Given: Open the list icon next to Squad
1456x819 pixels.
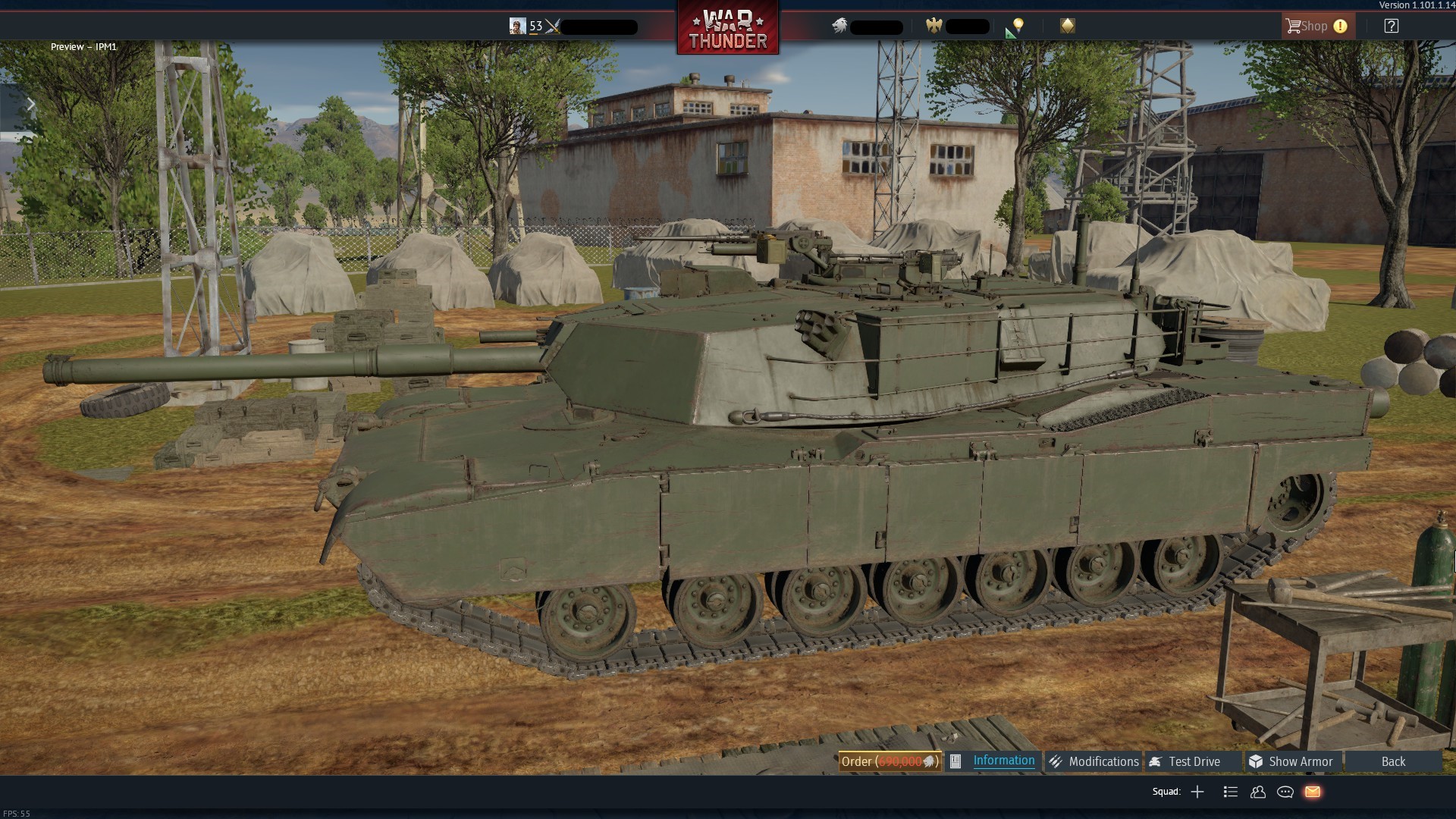Looking at the screenshot, I should tap(1231, 792).
